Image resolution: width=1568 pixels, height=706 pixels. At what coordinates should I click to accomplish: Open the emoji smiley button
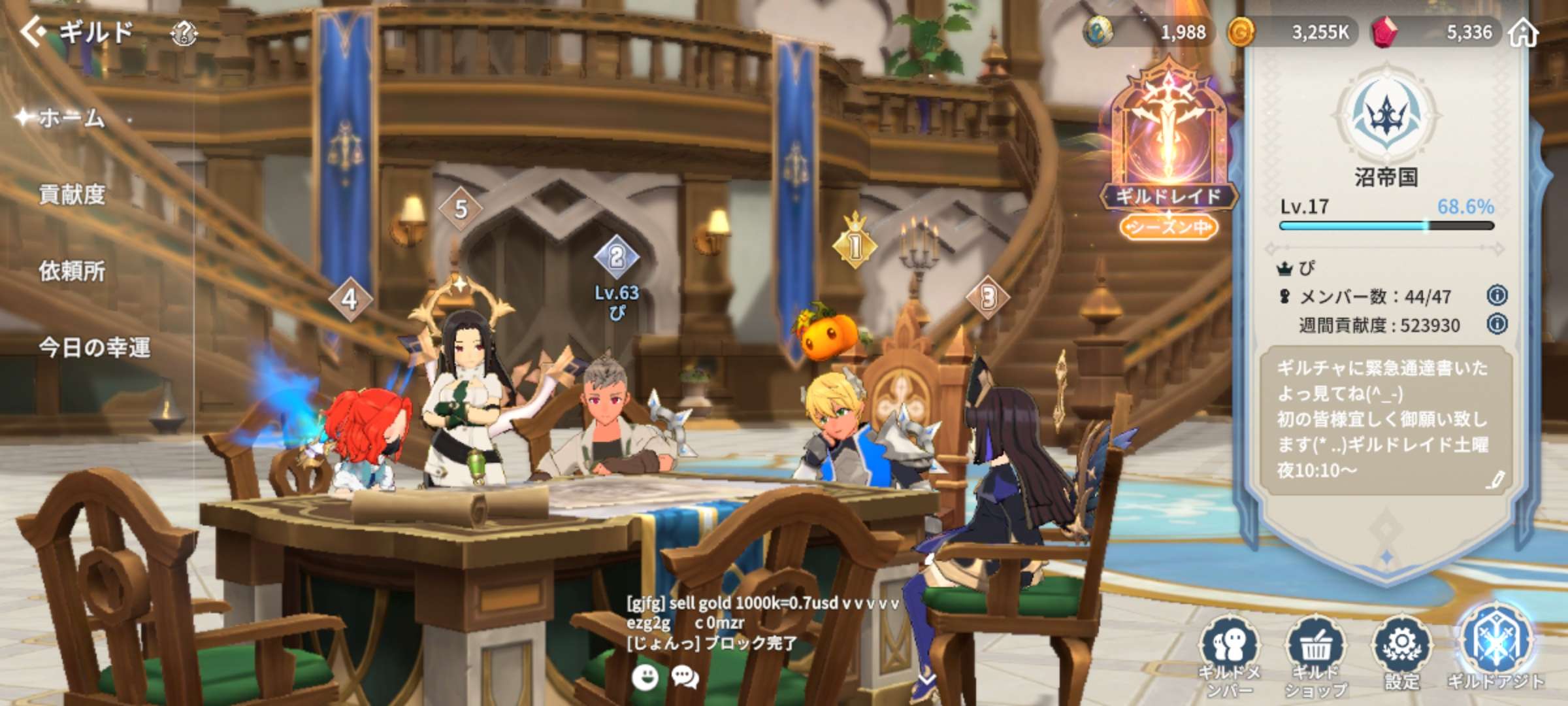645,677
